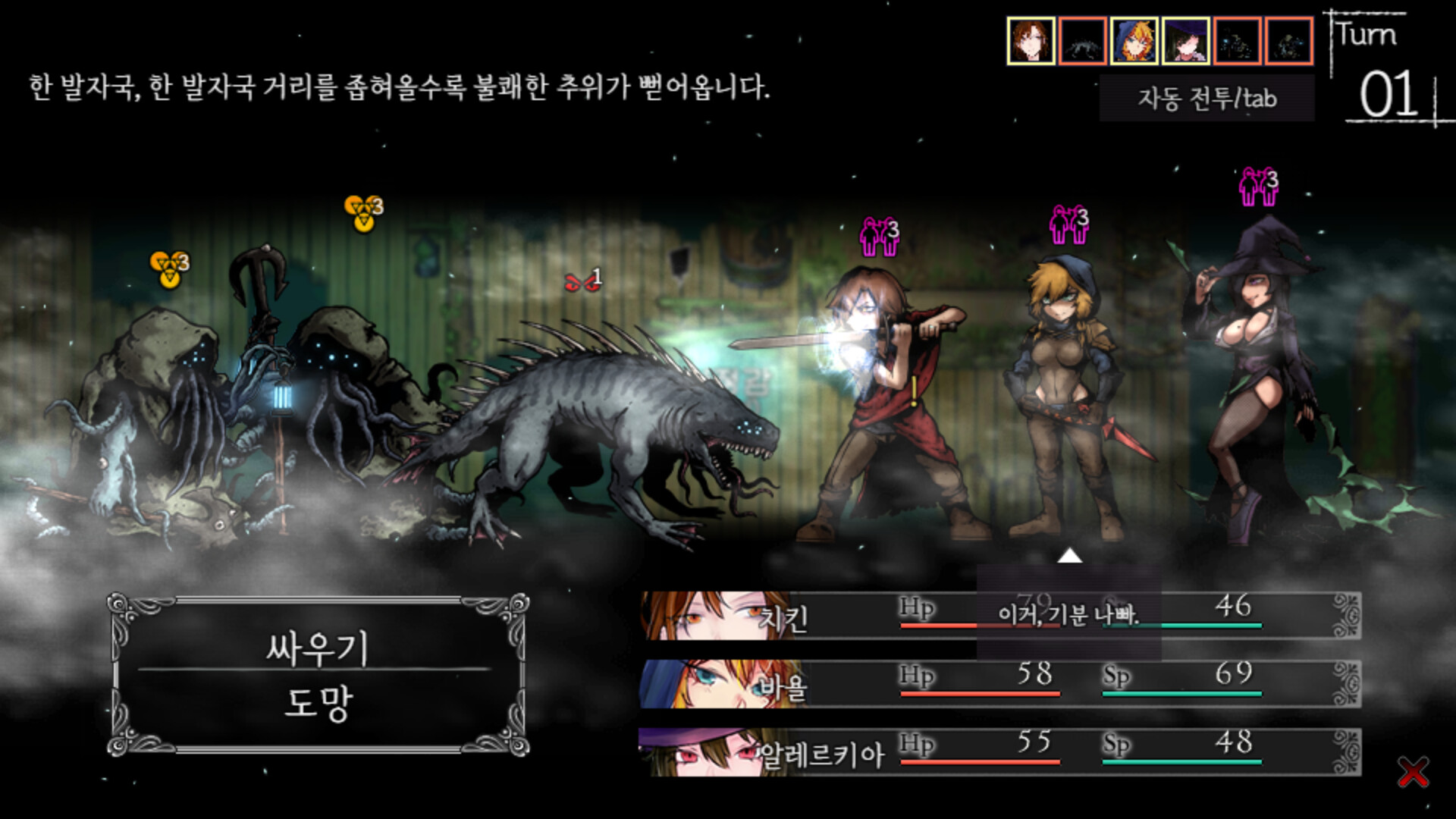Viewport: 1456px width, 819px height.
Task: Select the first darkened enemy turn icon
Action: (1081, 42)
